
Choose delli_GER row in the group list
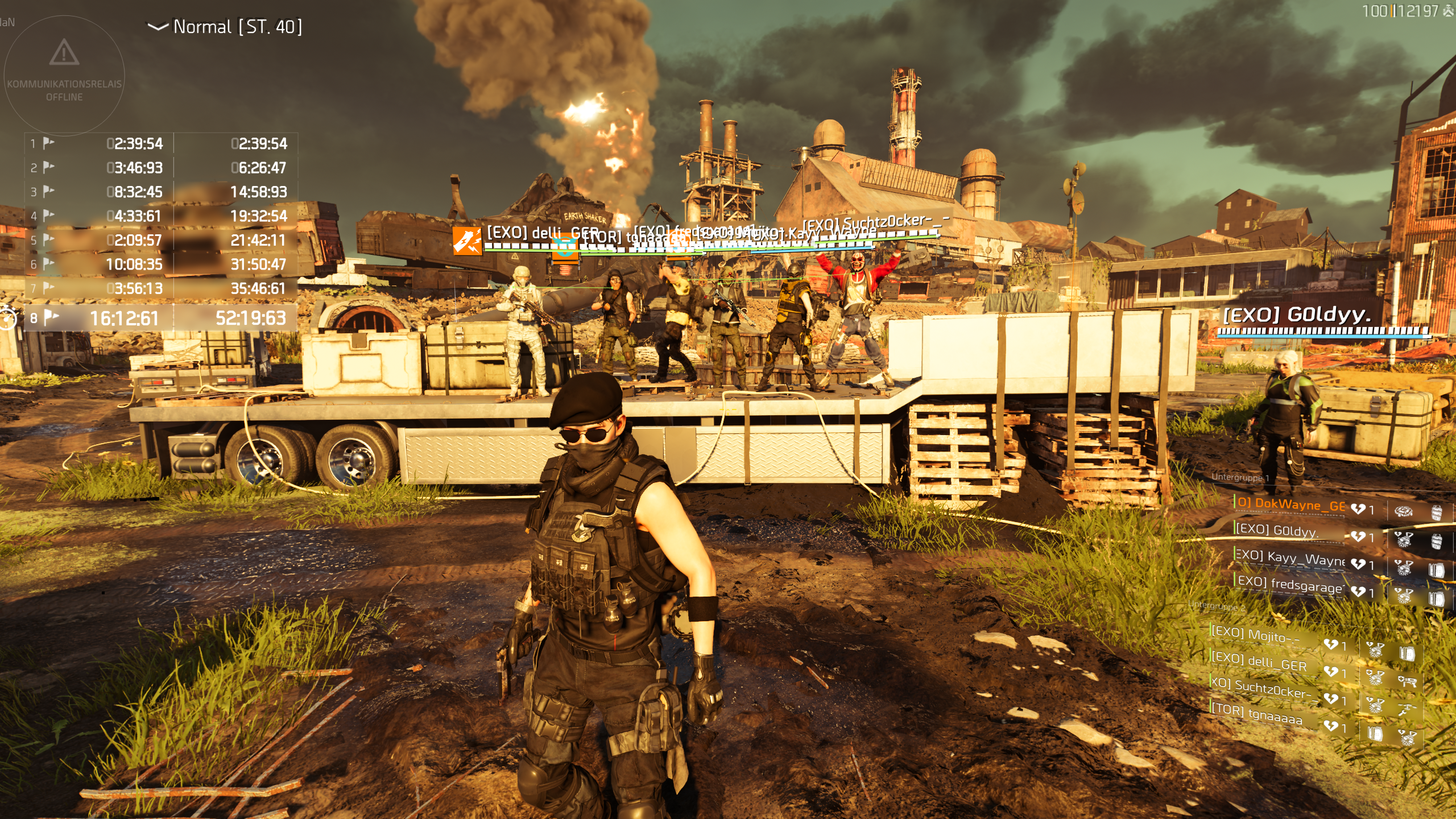coord(1259,661)
